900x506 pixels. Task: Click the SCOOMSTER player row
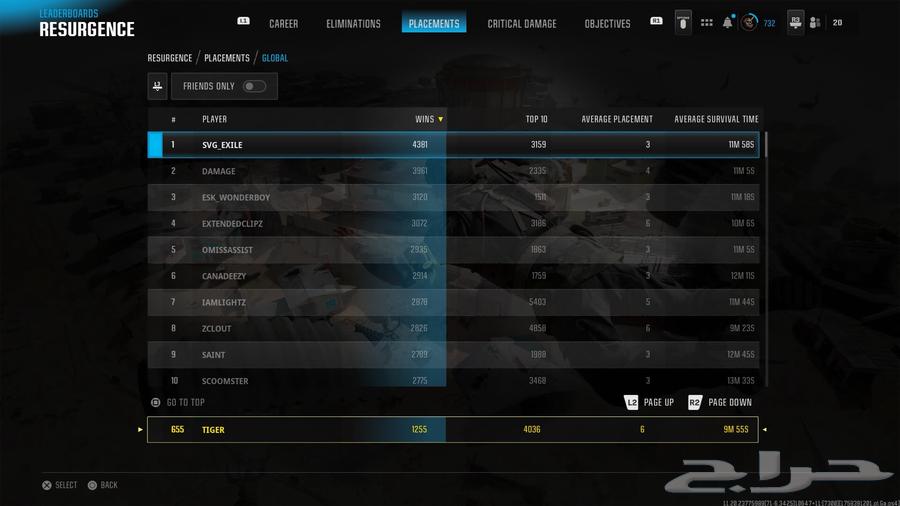pos(453,380)
